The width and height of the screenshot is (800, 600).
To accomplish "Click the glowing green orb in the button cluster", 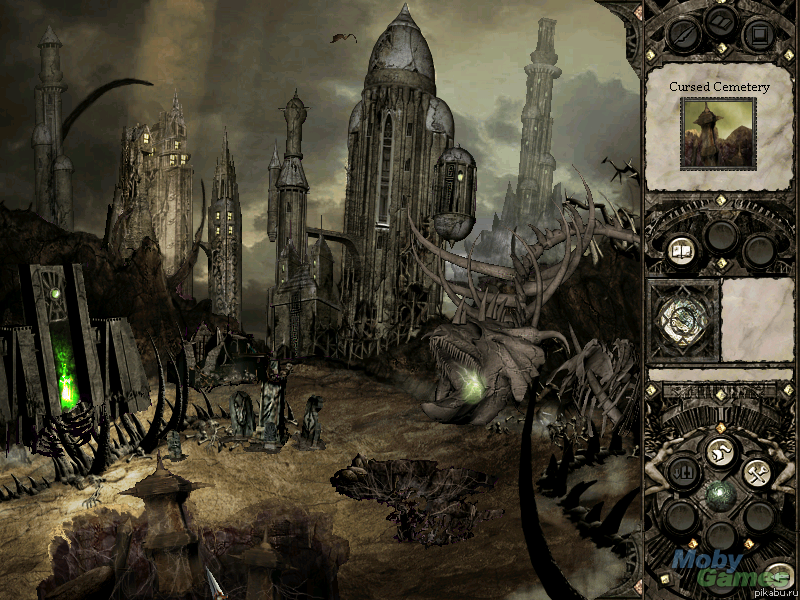I will click(719, 493).
